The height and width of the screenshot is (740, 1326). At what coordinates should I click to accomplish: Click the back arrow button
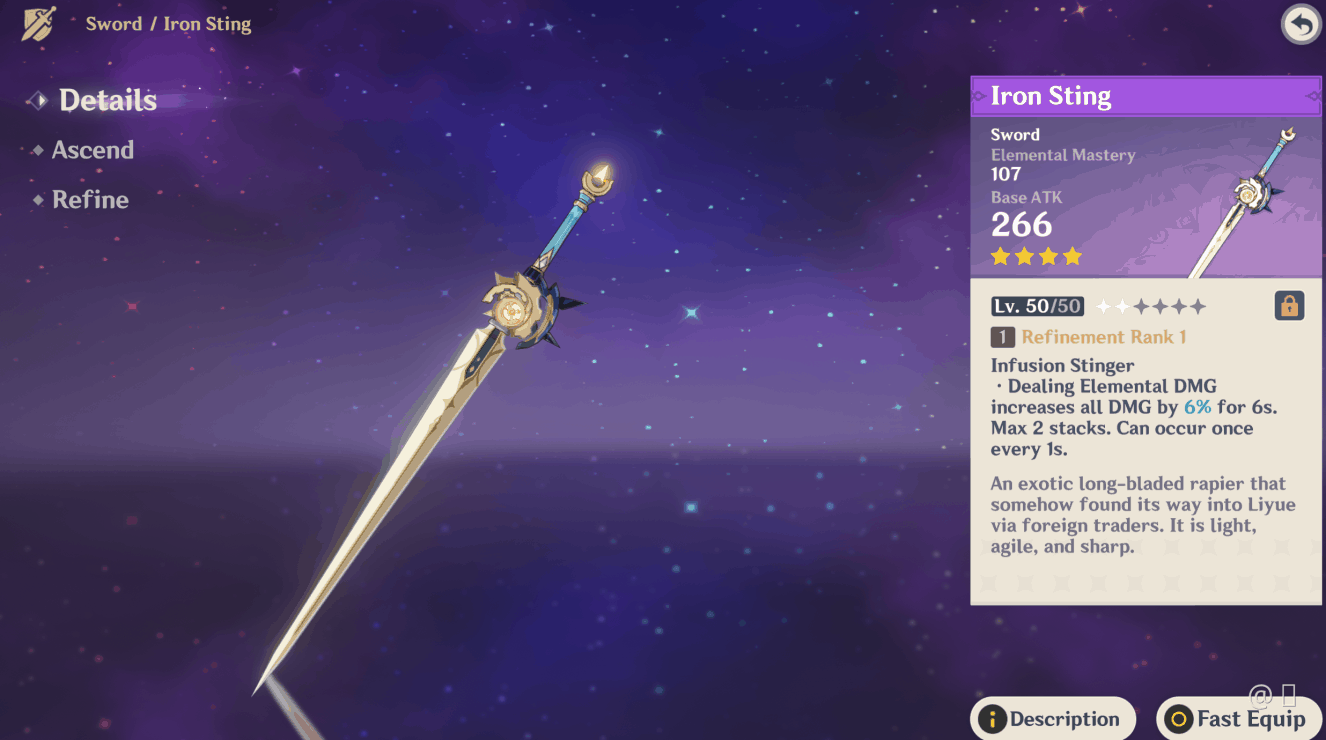(1300, 25)
